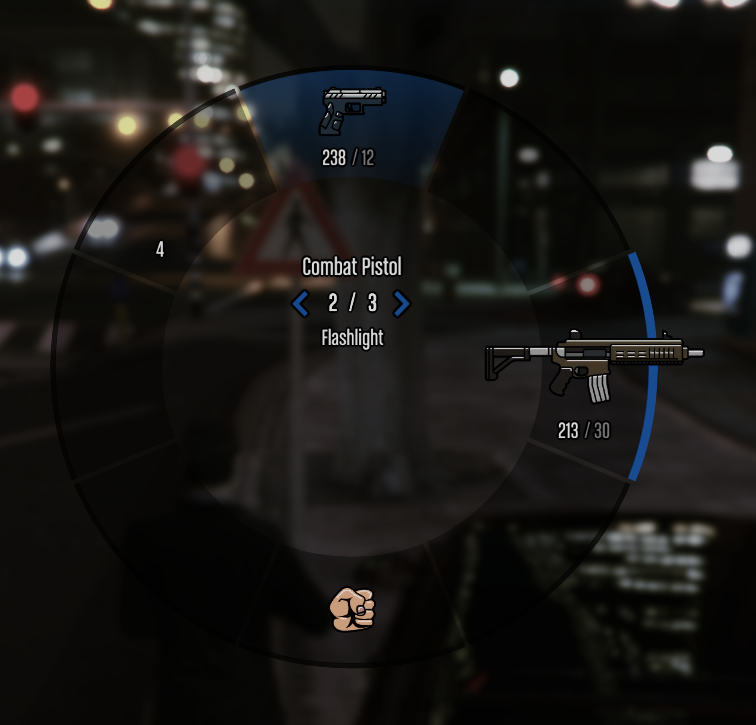
Task: Choose the carbine rifle weapon slot
Action: [594, 366]
